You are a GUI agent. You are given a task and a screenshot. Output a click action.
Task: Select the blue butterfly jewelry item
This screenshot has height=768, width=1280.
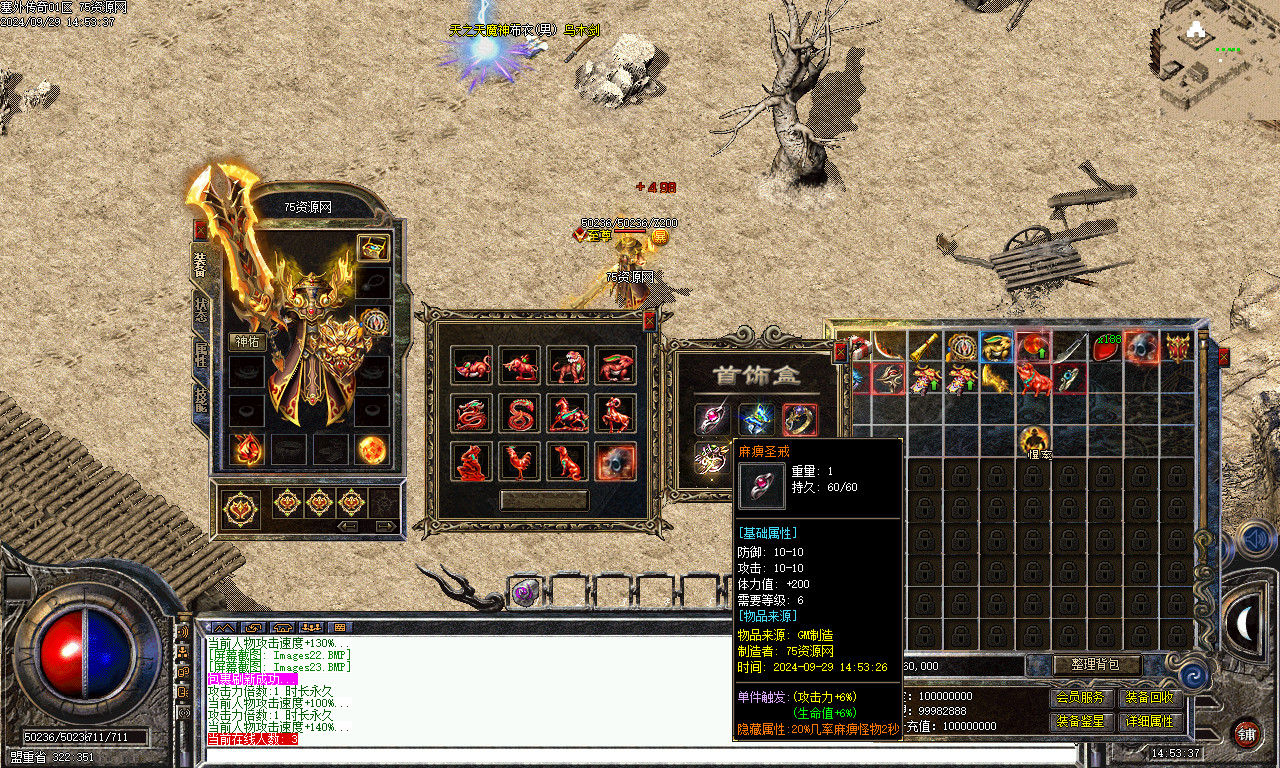click(757, 419)
